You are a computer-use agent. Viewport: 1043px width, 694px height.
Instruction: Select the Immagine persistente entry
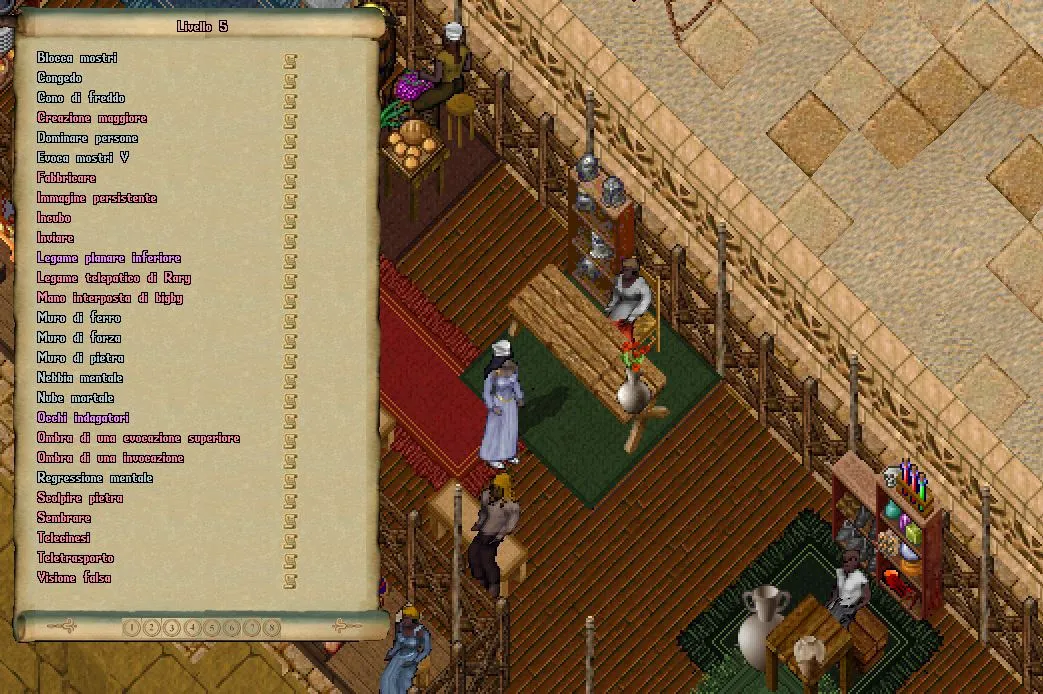(x=97, y=198)
